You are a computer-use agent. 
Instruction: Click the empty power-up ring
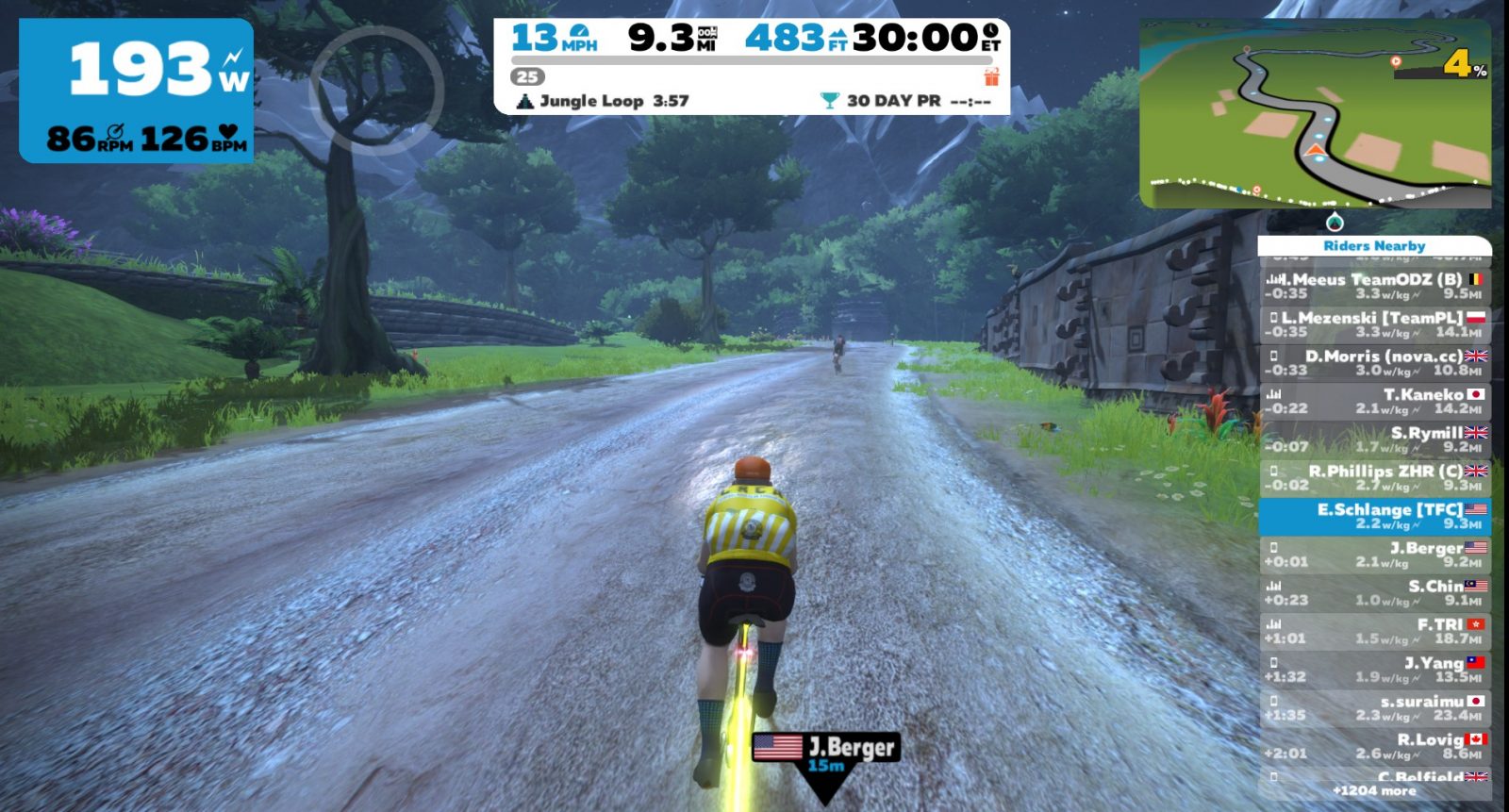pos(376,87)
